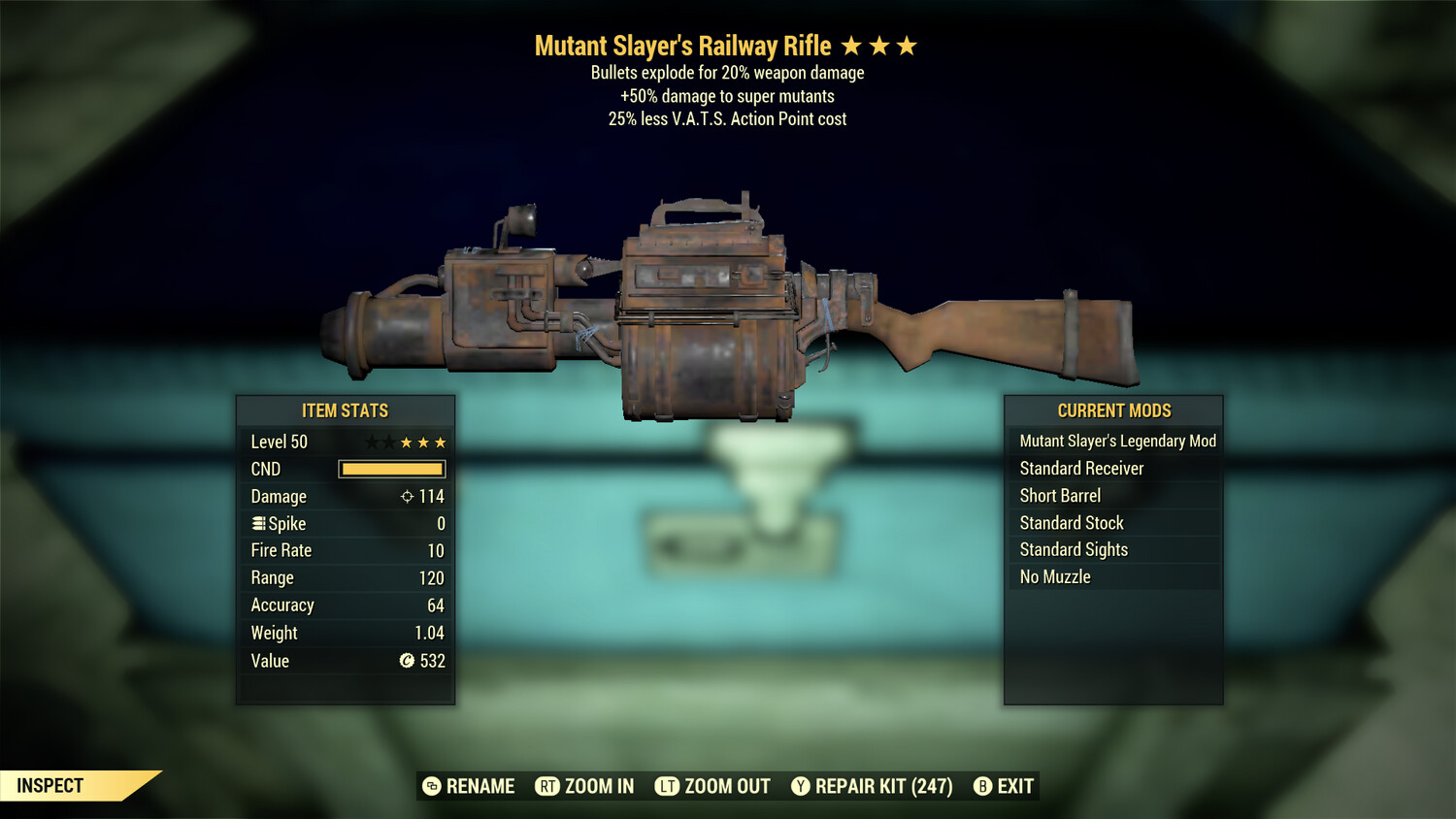Toggle the third star next to Level 50
The image size is (1456, 819).
pos(408,442)
